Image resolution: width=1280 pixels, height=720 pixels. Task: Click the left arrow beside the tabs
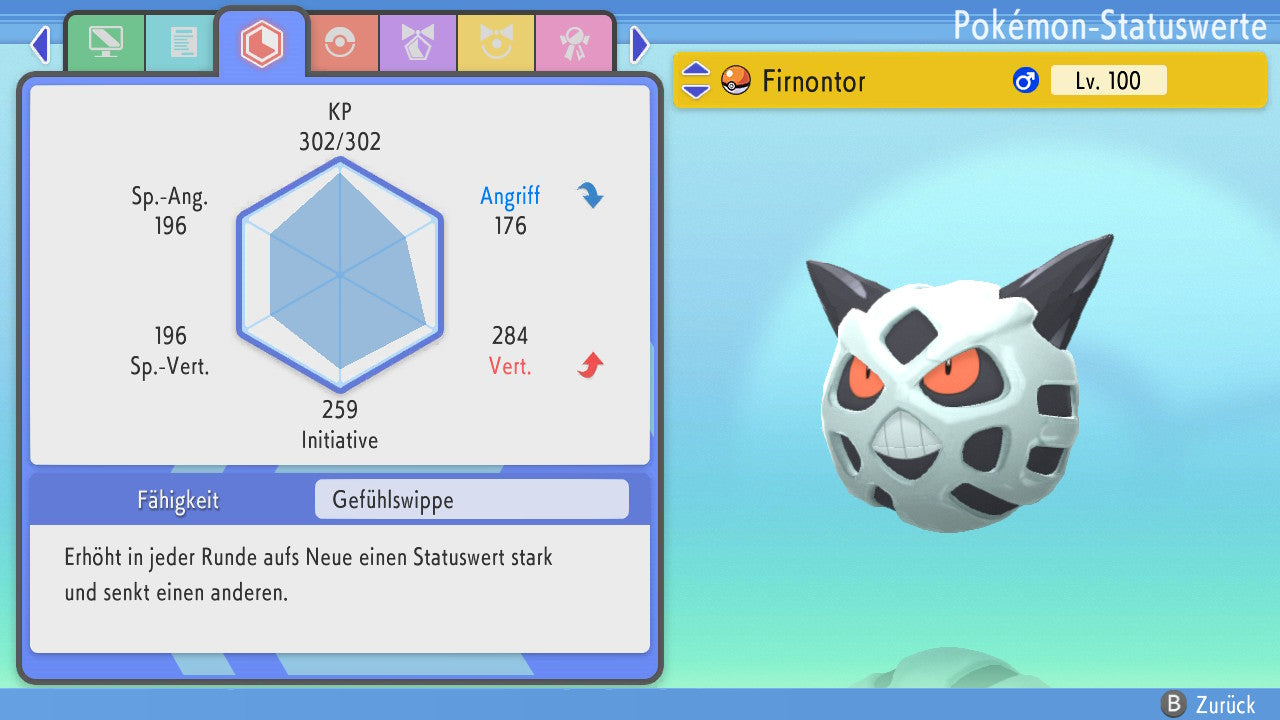[x=40, y=44]
